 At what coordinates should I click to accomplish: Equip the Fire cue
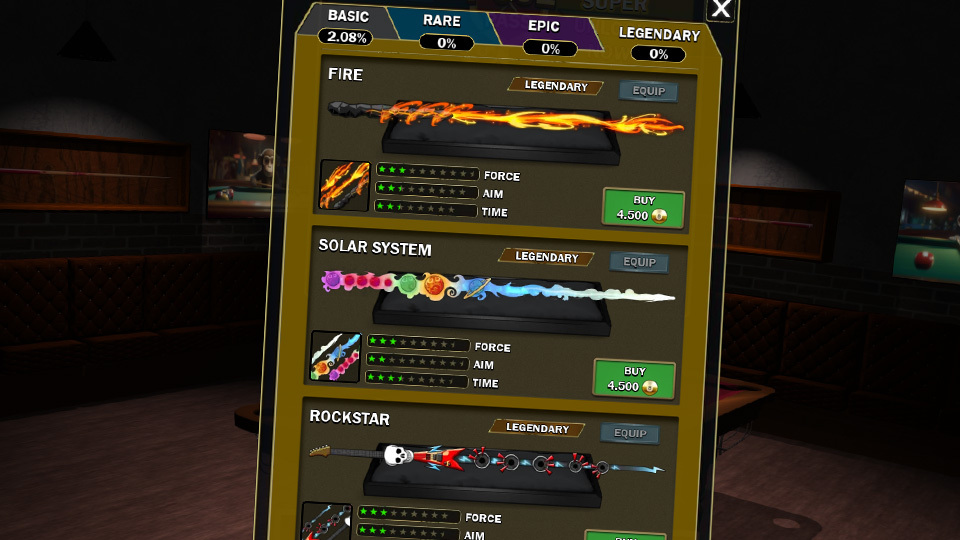(648, 91)
